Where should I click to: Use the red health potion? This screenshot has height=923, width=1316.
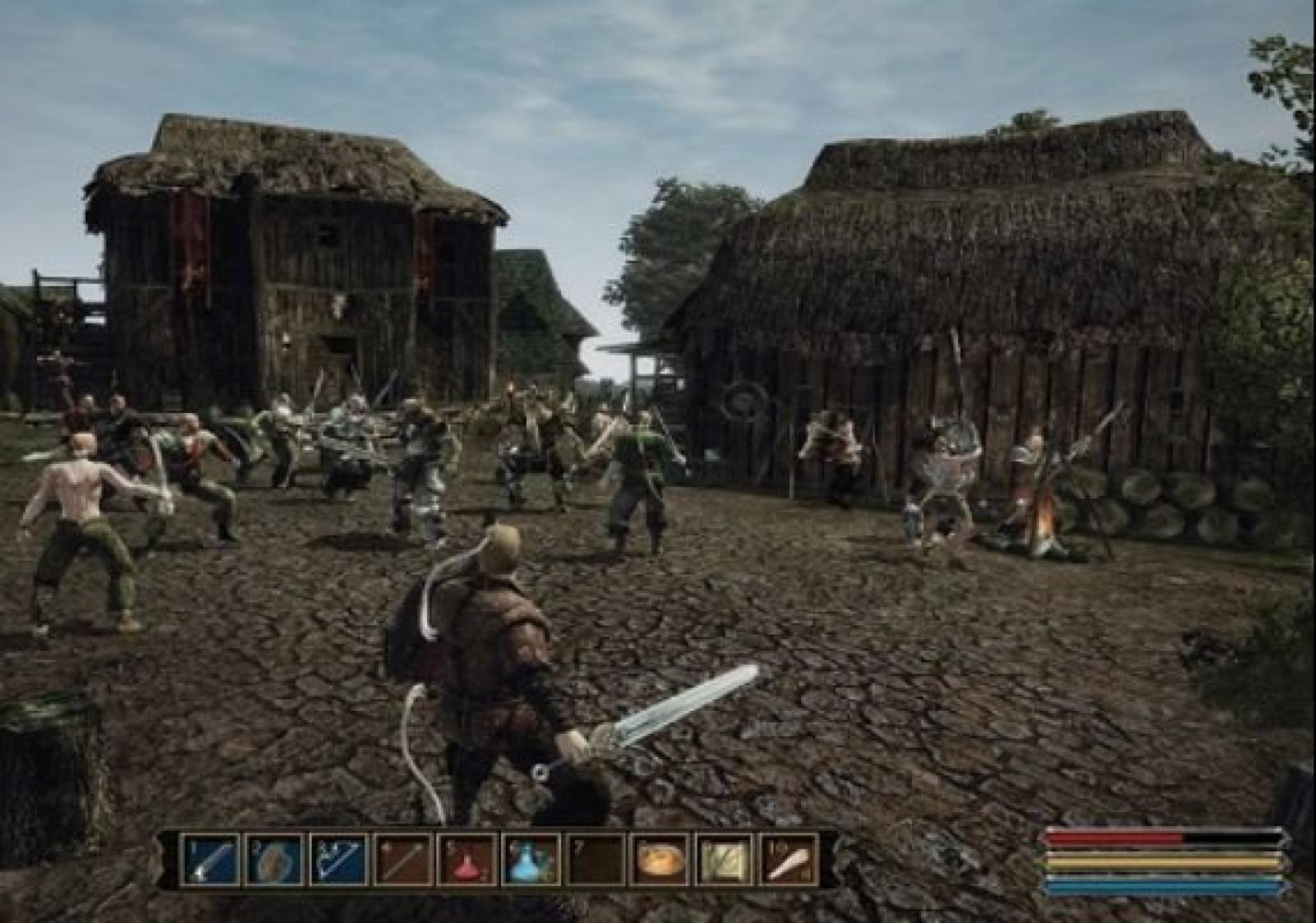click(x=467, y=860)
